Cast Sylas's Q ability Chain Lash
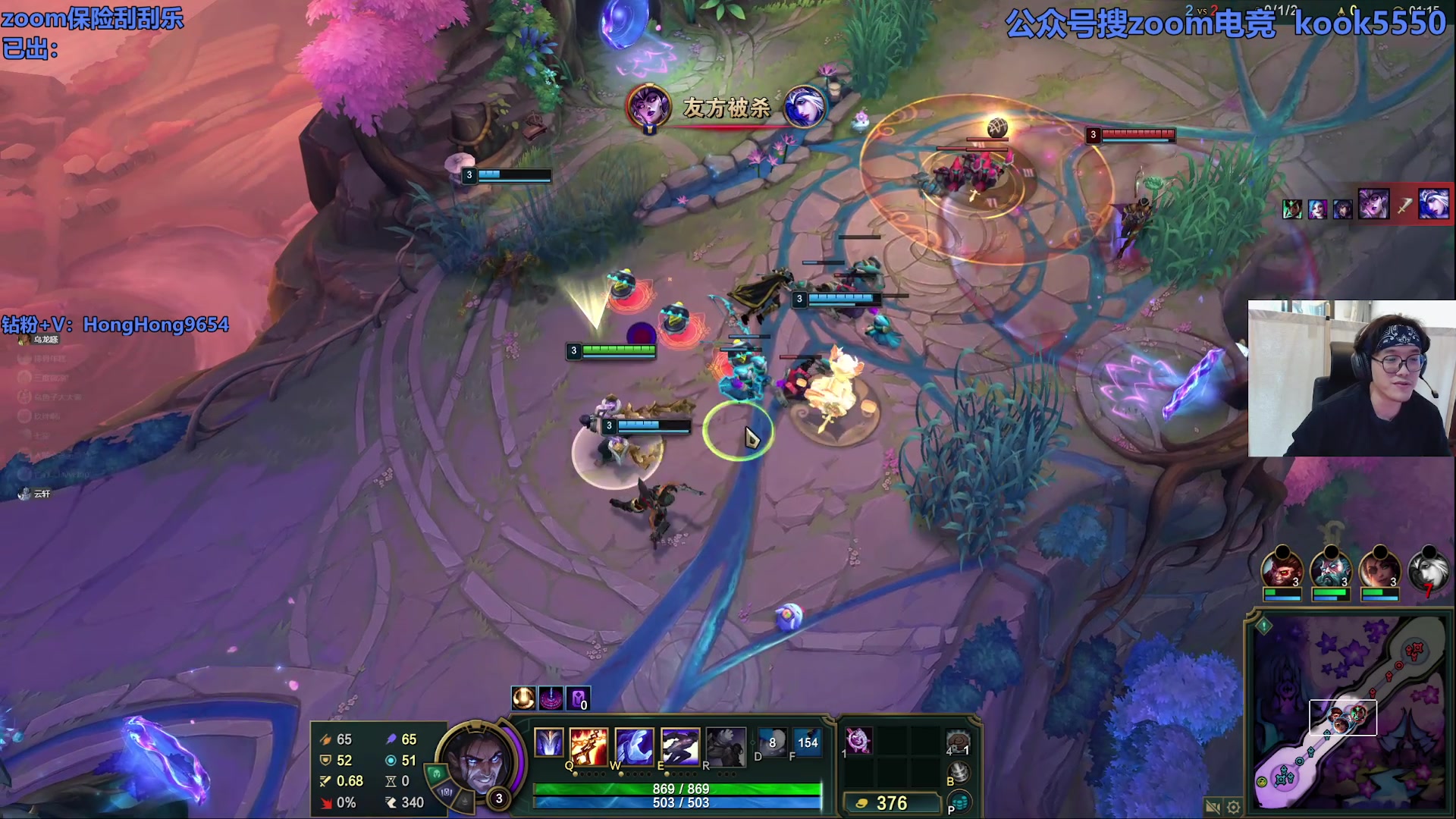 pyautogui.click(x=588, y=745)
